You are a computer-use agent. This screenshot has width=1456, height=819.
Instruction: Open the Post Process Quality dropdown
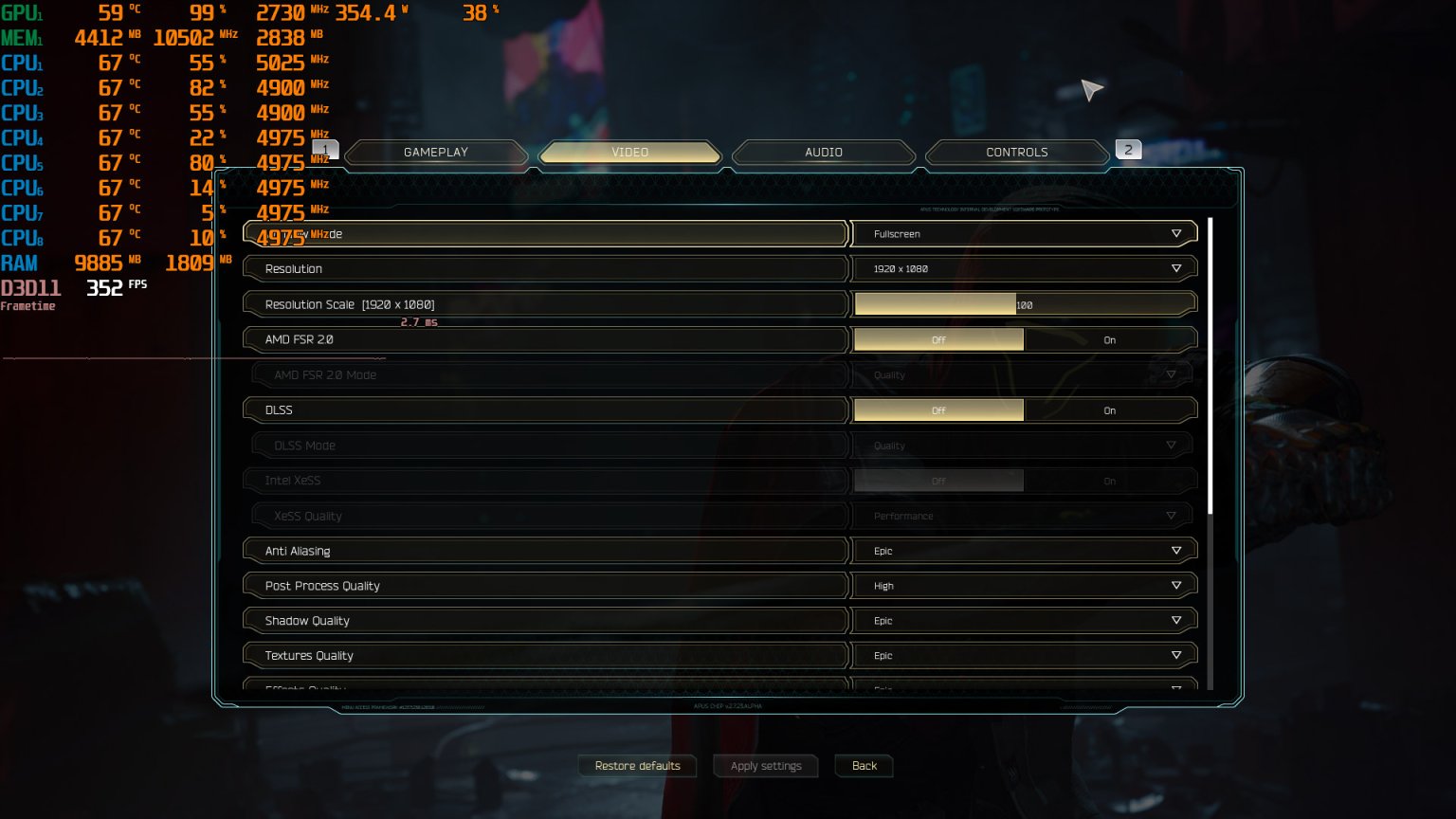click(x=1024, y=585)
